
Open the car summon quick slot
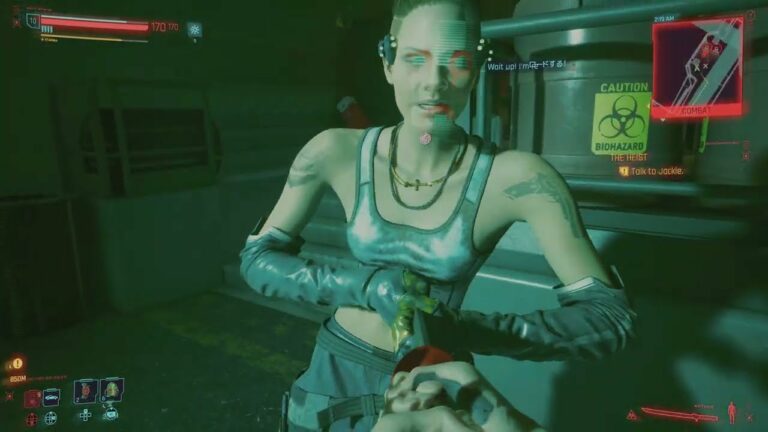51,397
